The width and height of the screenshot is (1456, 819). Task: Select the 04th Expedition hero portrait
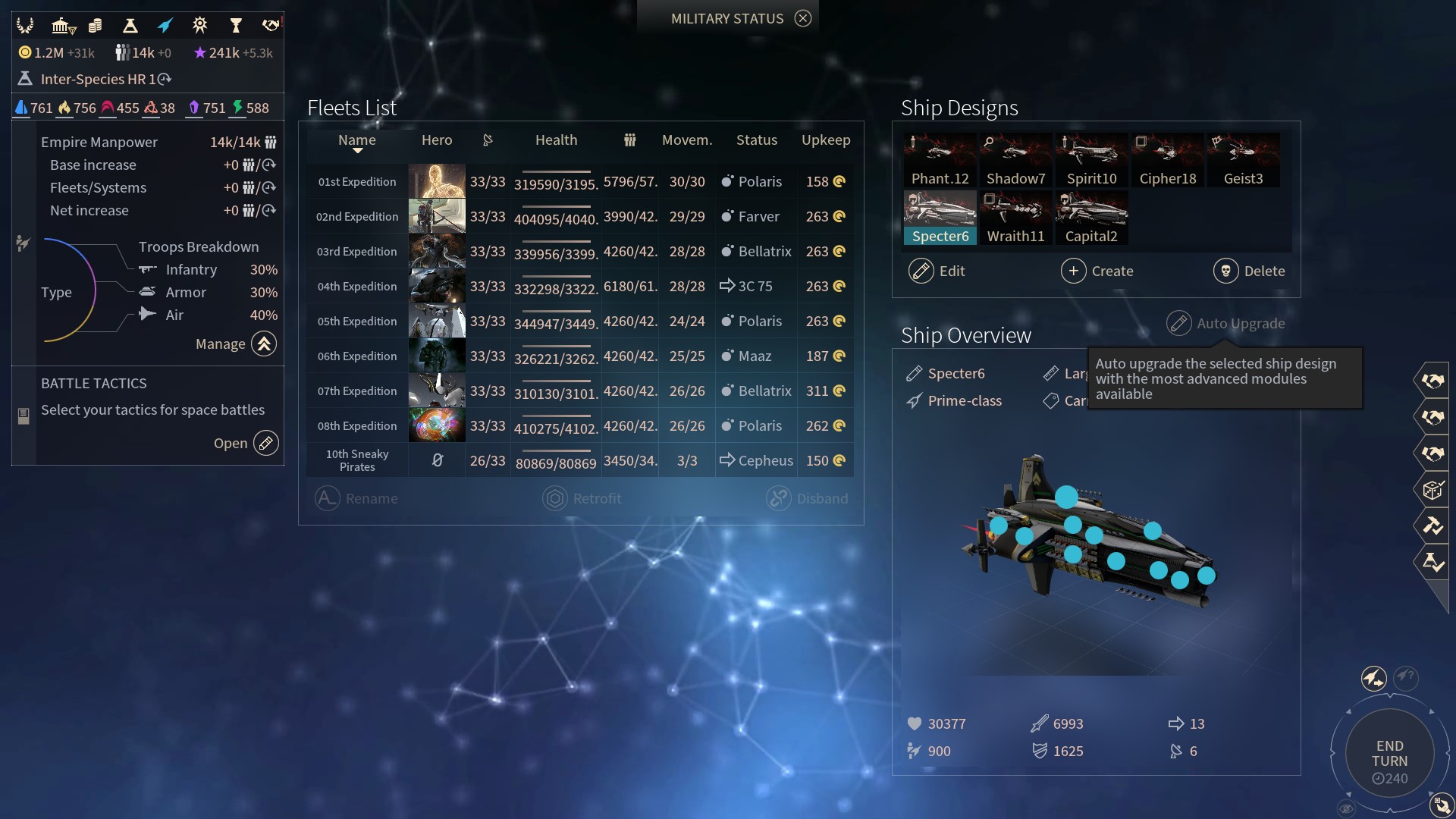coord(437,287)
